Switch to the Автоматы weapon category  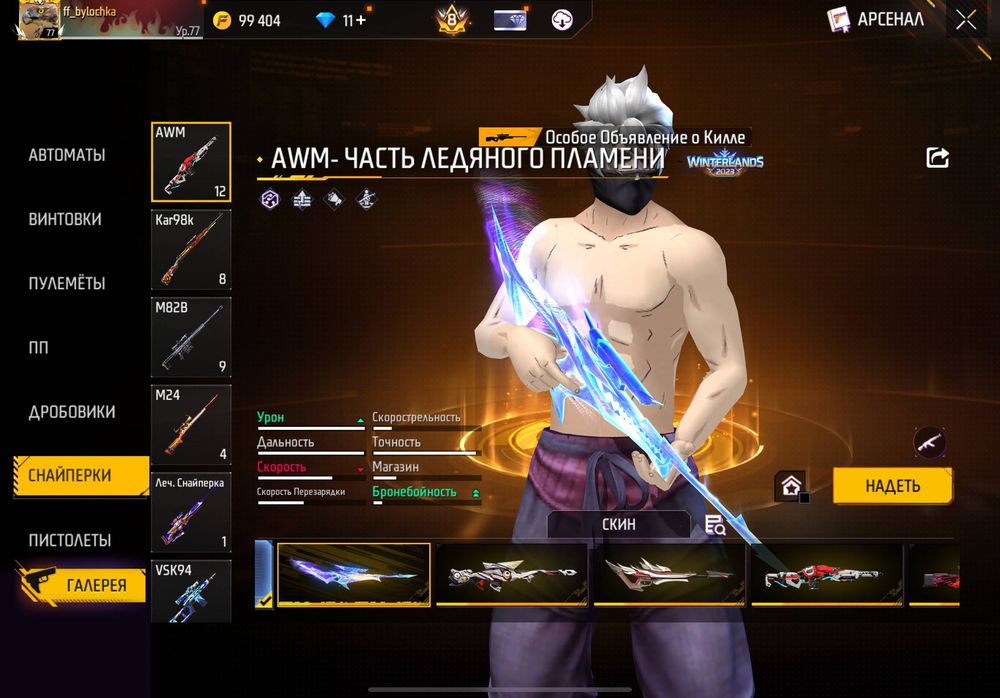click(67, 155)
